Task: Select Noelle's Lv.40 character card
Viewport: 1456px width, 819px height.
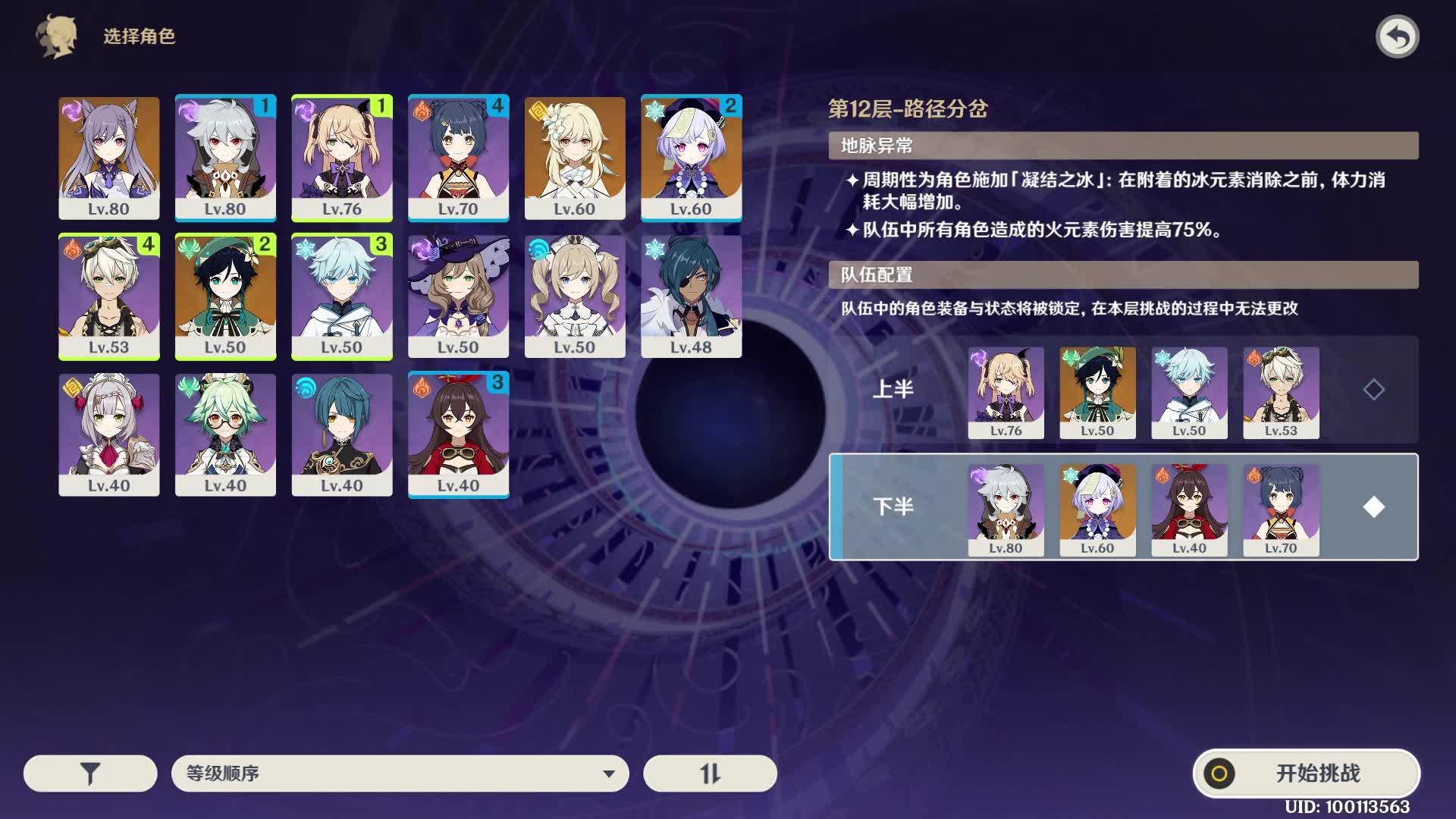Action: pos(109,434)
